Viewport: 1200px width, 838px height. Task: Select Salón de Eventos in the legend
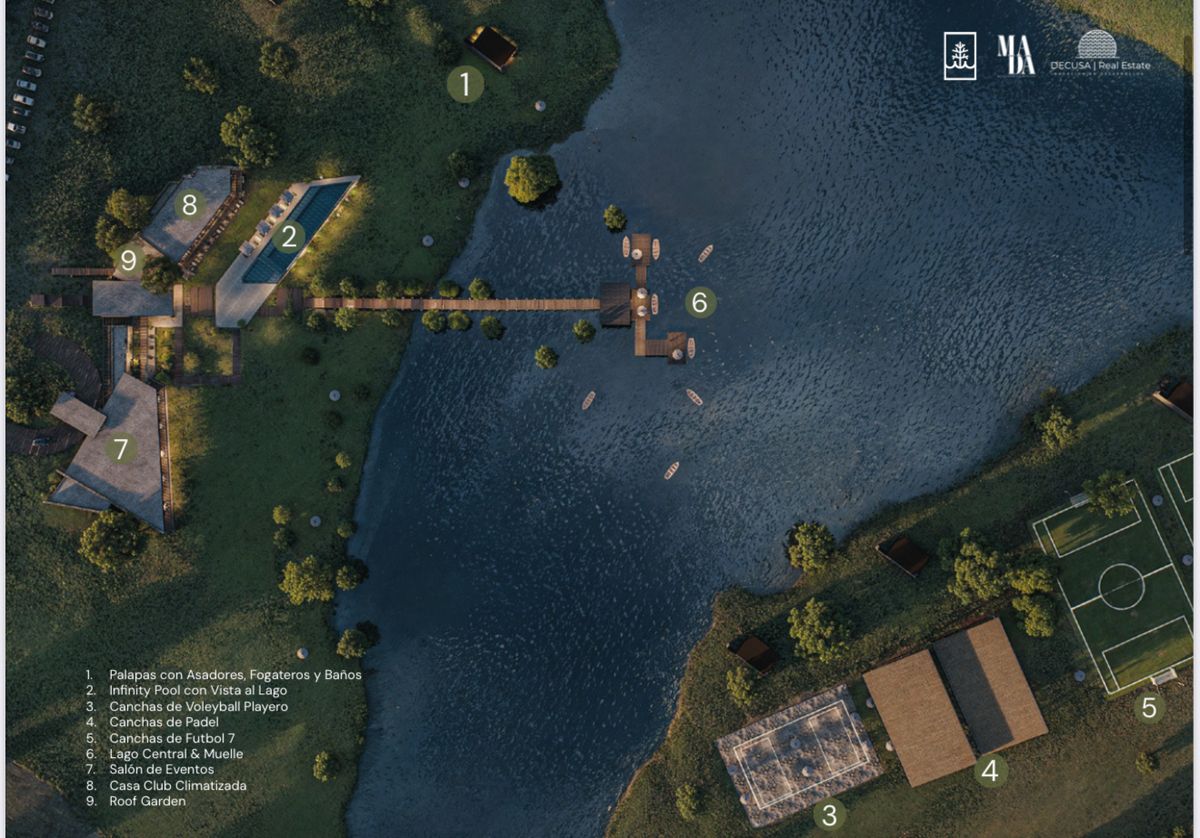pos(161,769)
